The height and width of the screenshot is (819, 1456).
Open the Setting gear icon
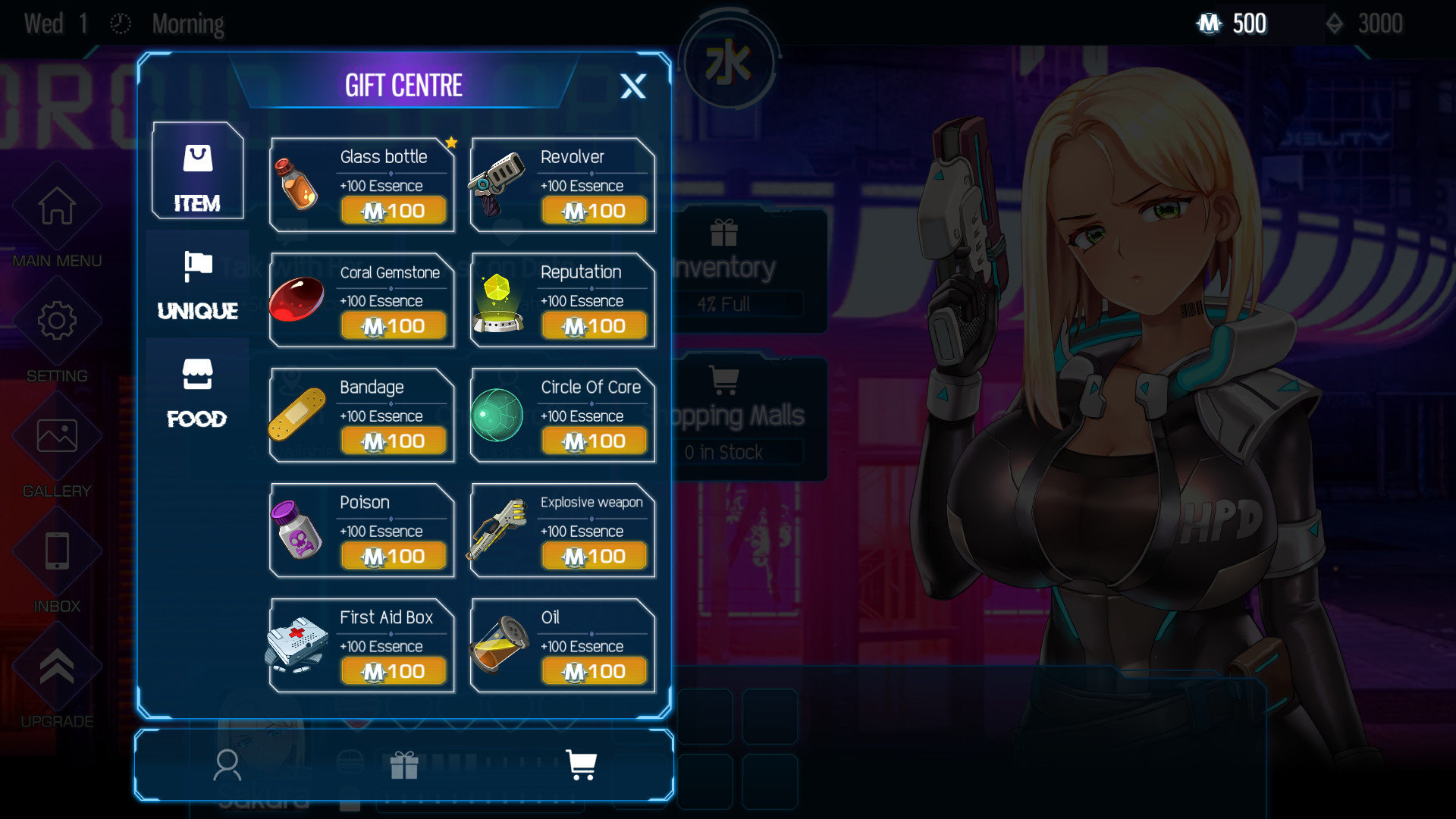coord(57,321)
